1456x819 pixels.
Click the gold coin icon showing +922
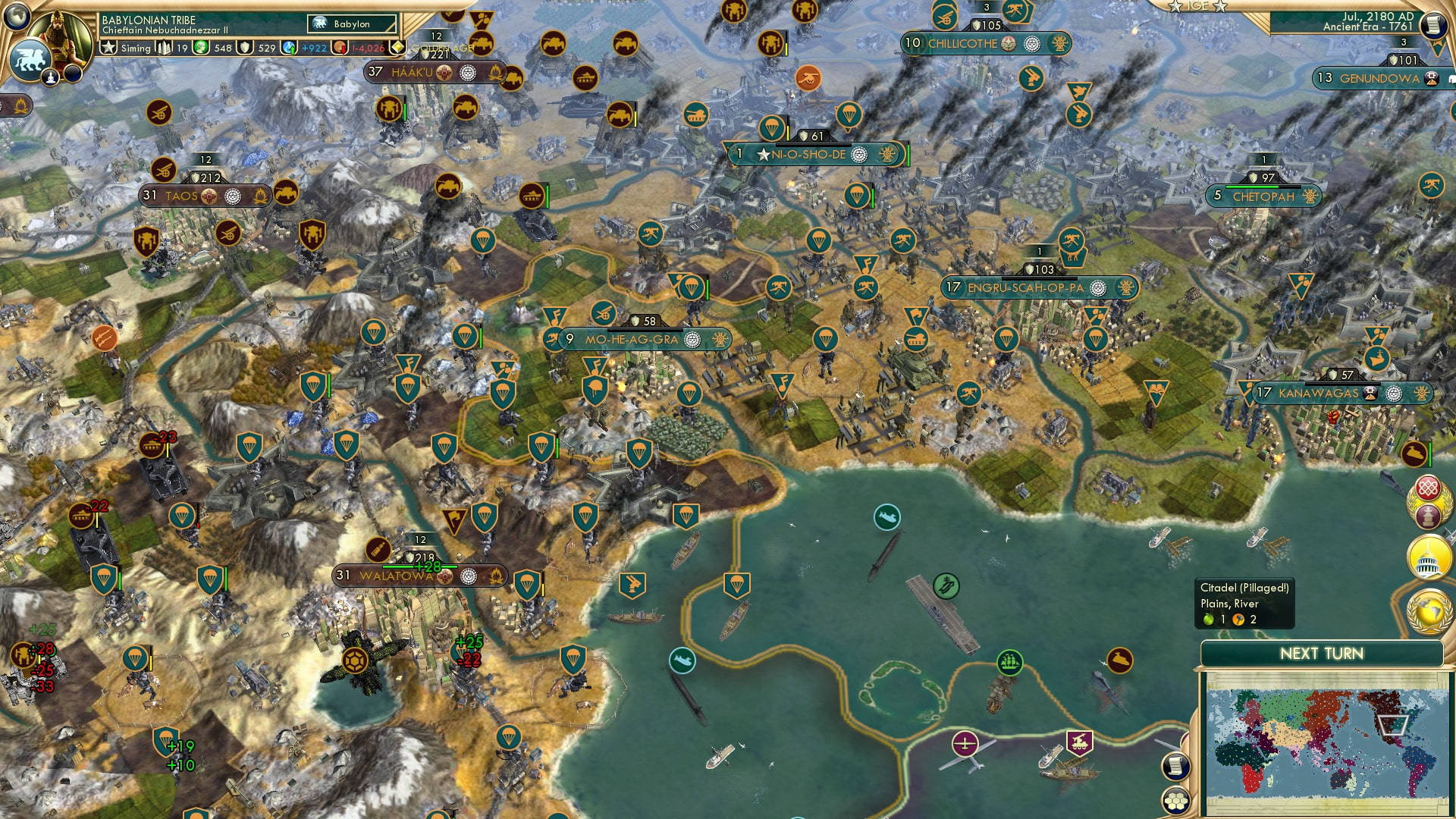pos(289,48)
